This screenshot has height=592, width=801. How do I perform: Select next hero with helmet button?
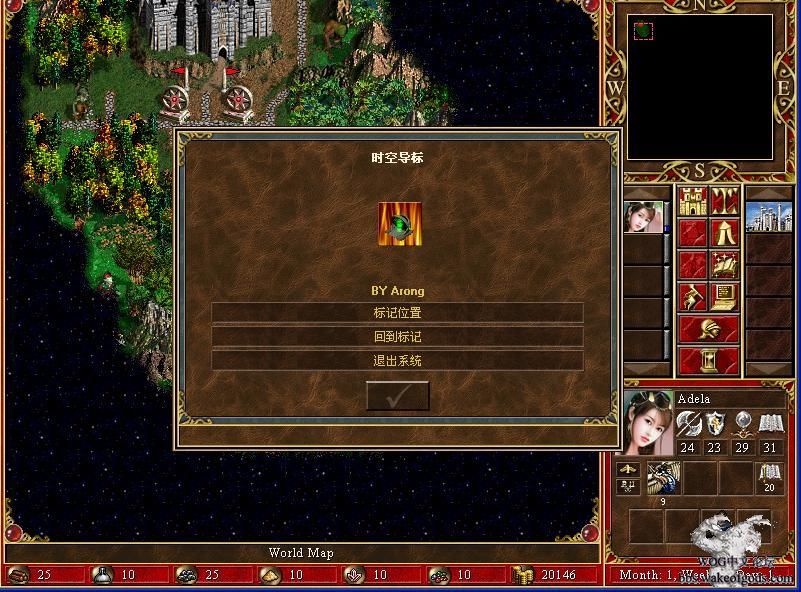click(x=708, y=329)
